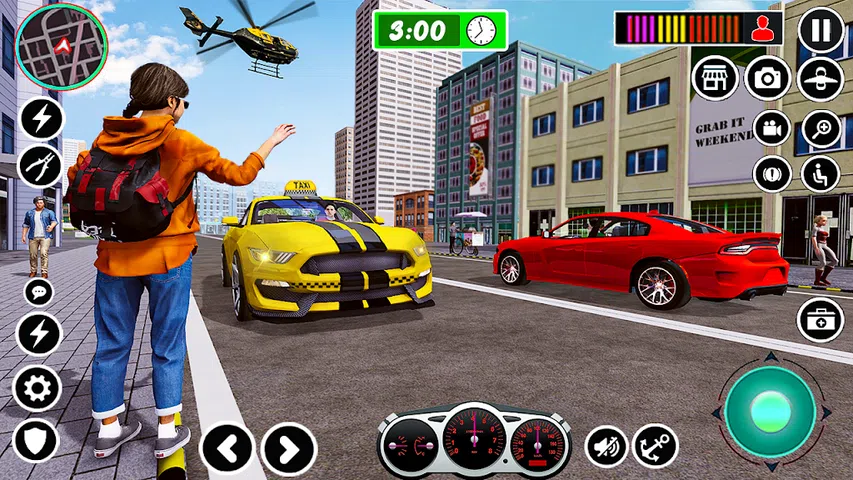Pause the game
Image resolution: width=853 pixels, height=480 pixels.
[821, 31]
